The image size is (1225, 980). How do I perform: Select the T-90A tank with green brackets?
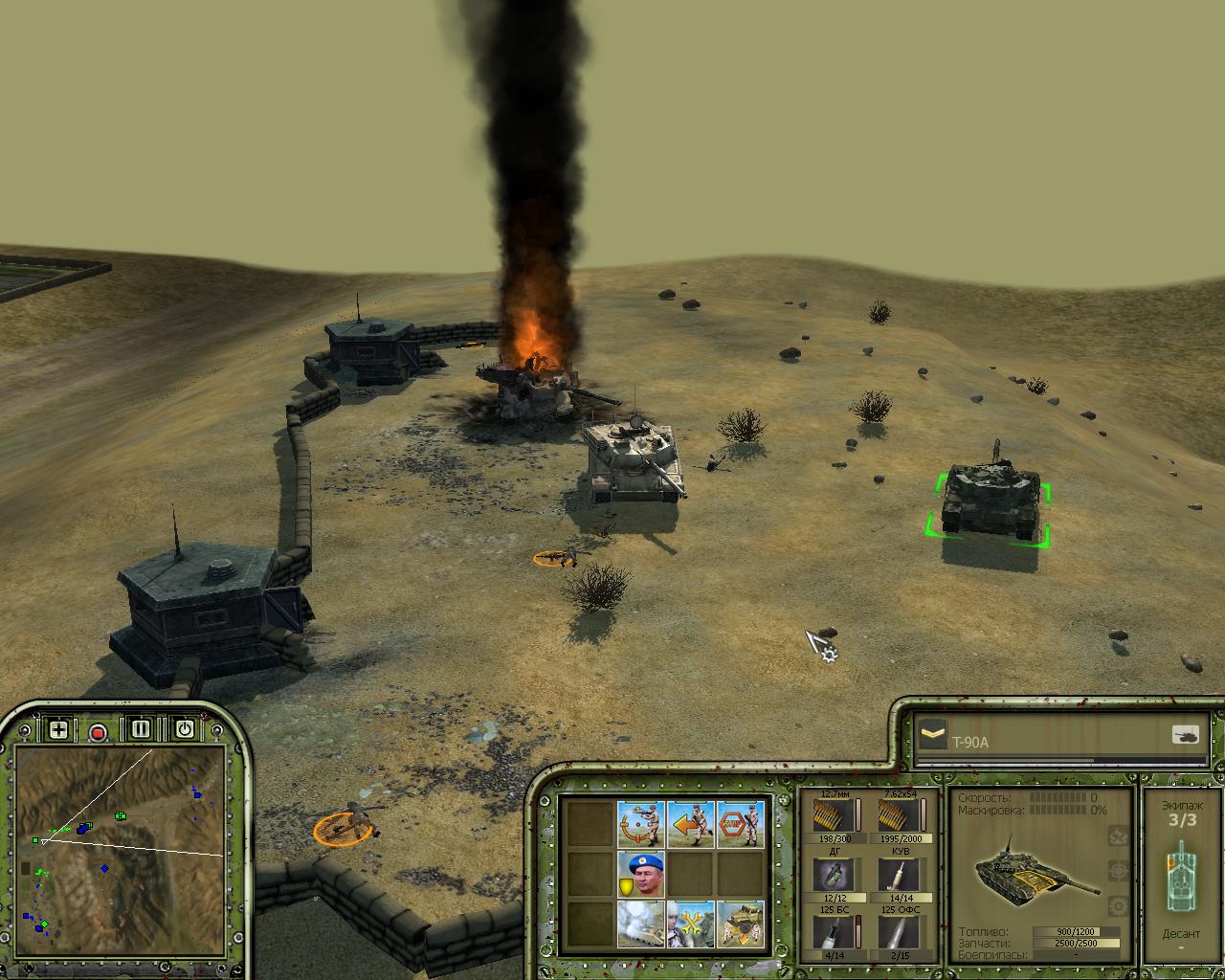pyautogui.click(x=990, y=501)
